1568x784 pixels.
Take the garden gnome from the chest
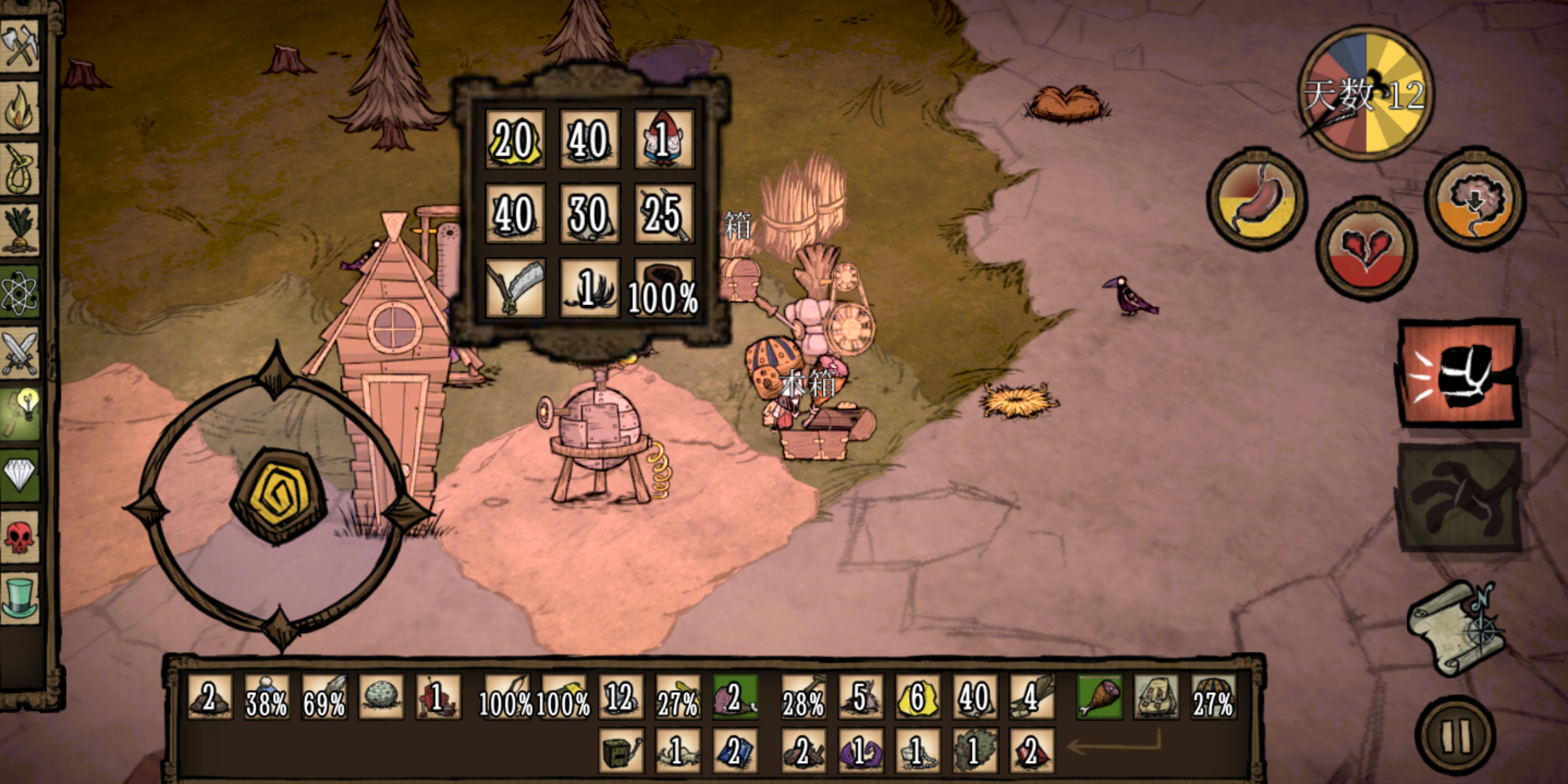coord(663,139)
